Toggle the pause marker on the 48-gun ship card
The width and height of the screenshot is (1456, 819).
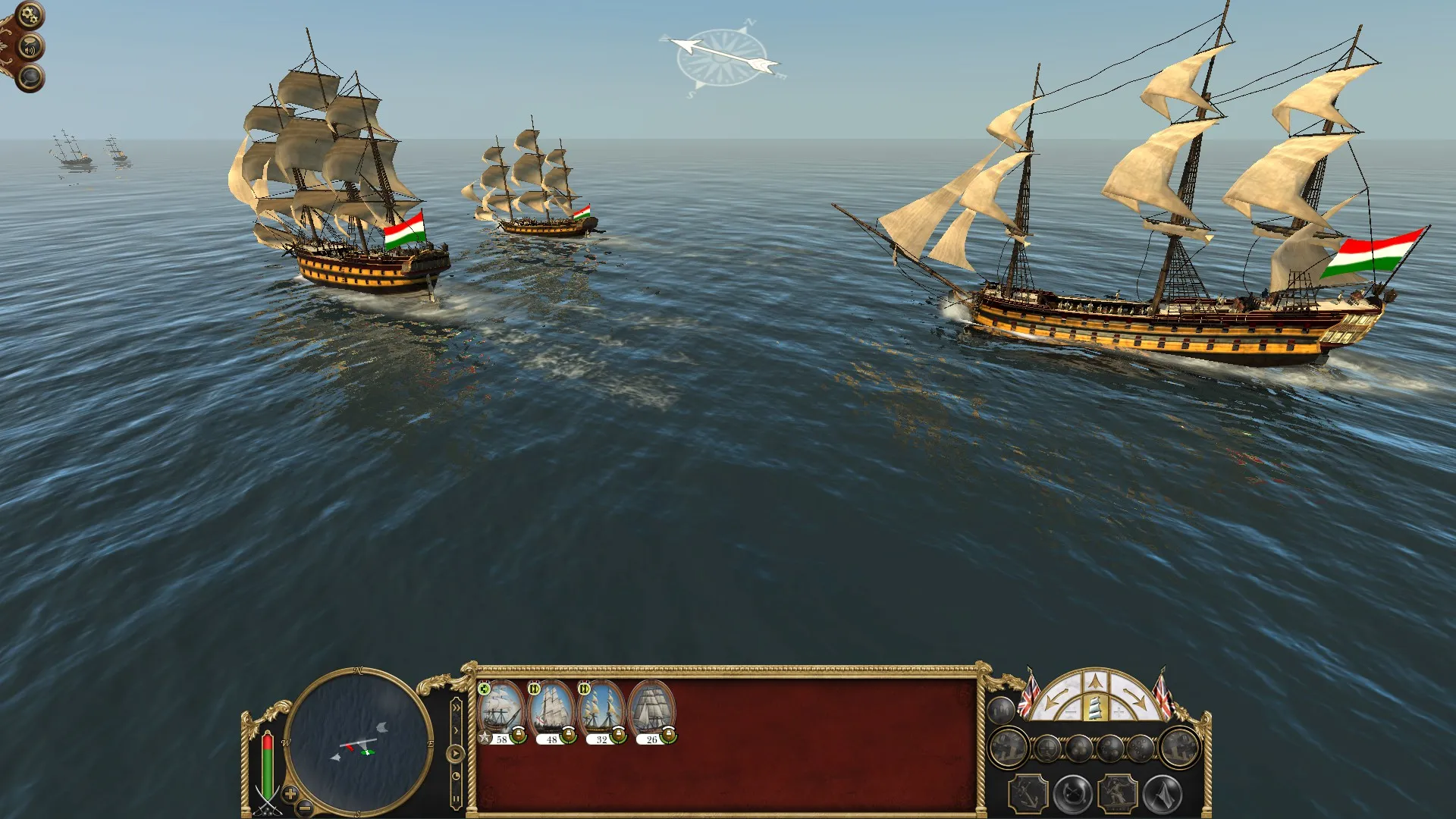pyautogui.click(x=535, y=689)
